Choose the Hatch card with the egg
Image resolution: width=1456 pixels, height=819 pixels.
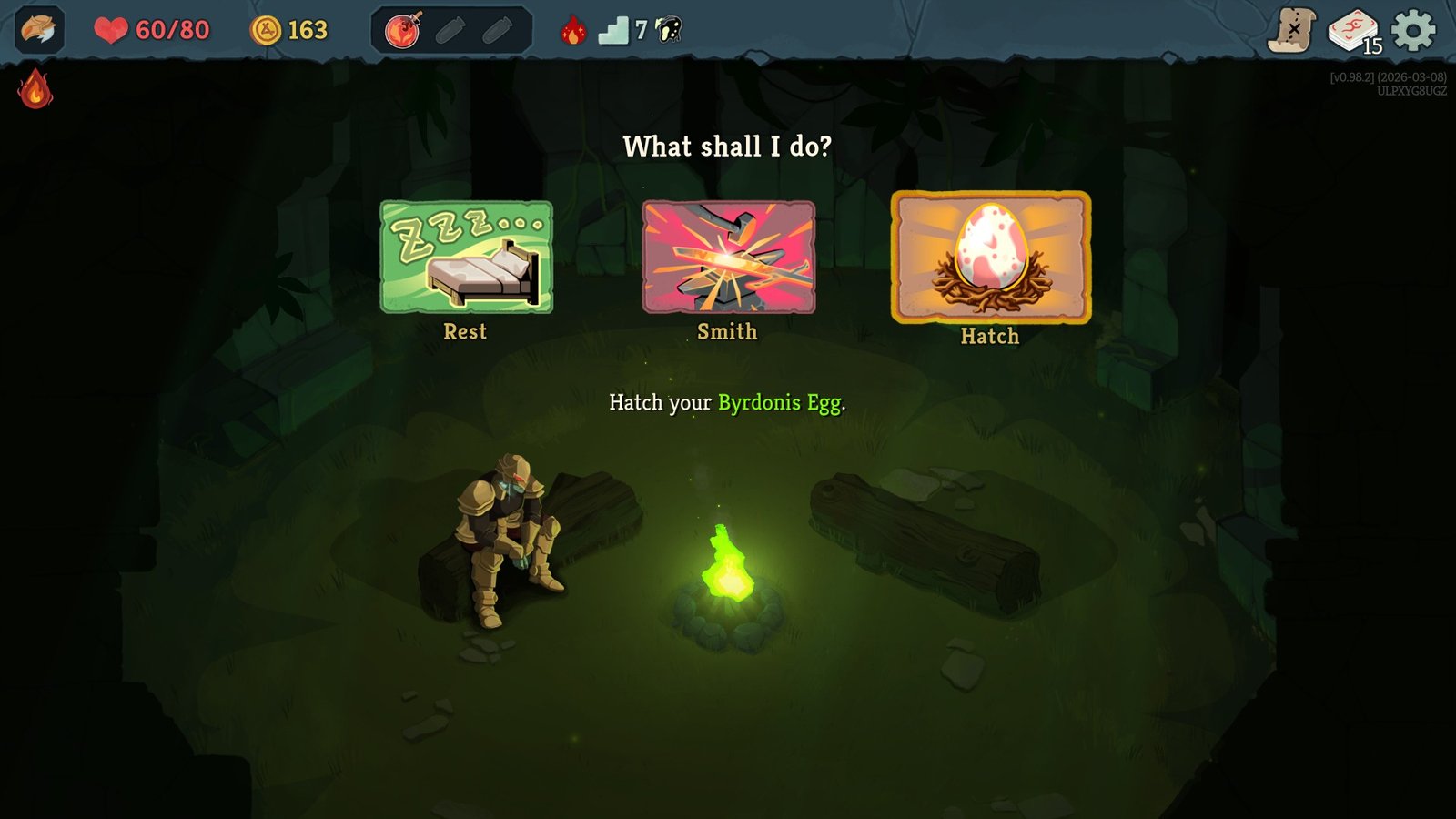(989, 261)
